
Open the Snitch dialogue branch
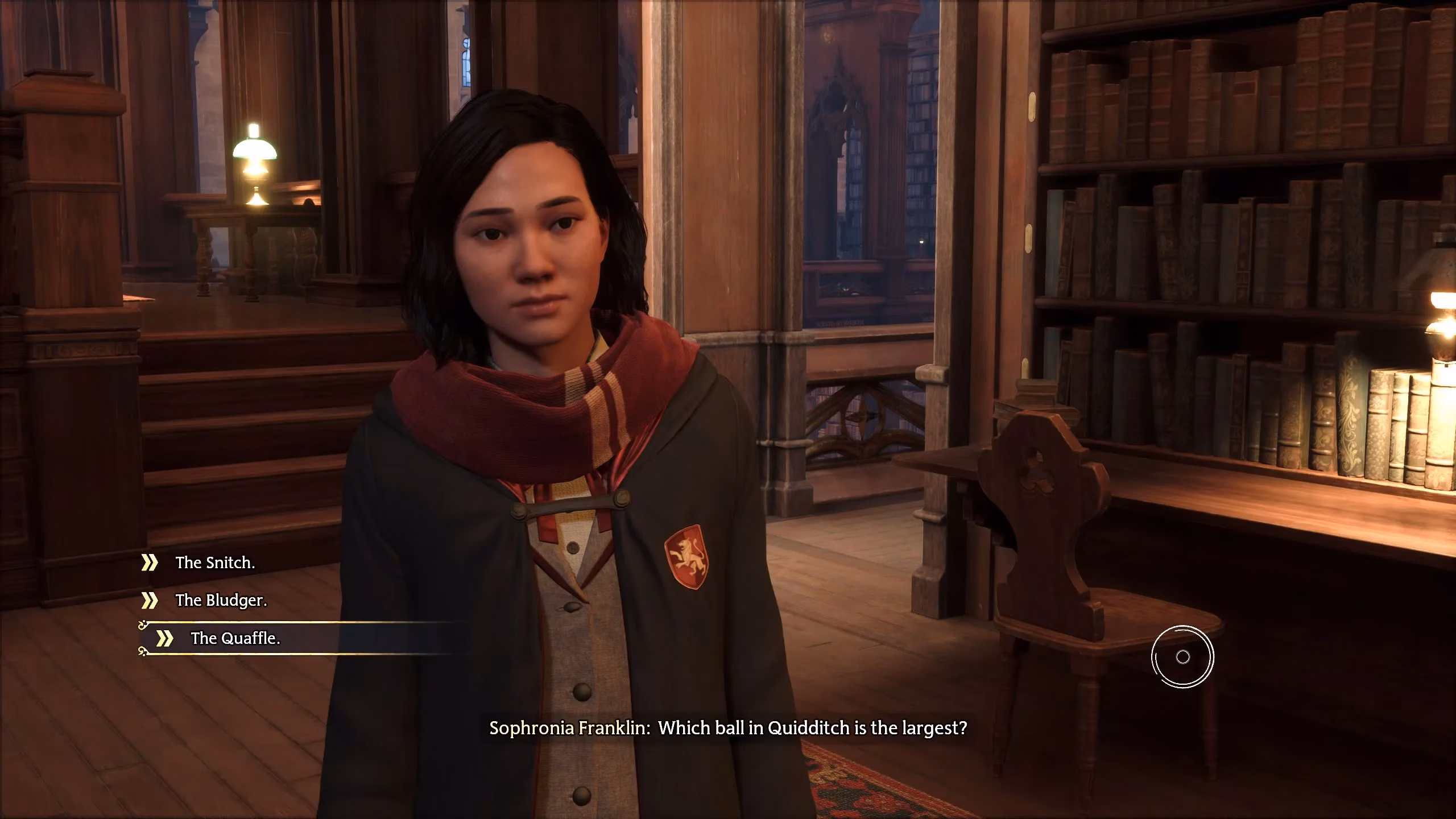click(216, 562)
